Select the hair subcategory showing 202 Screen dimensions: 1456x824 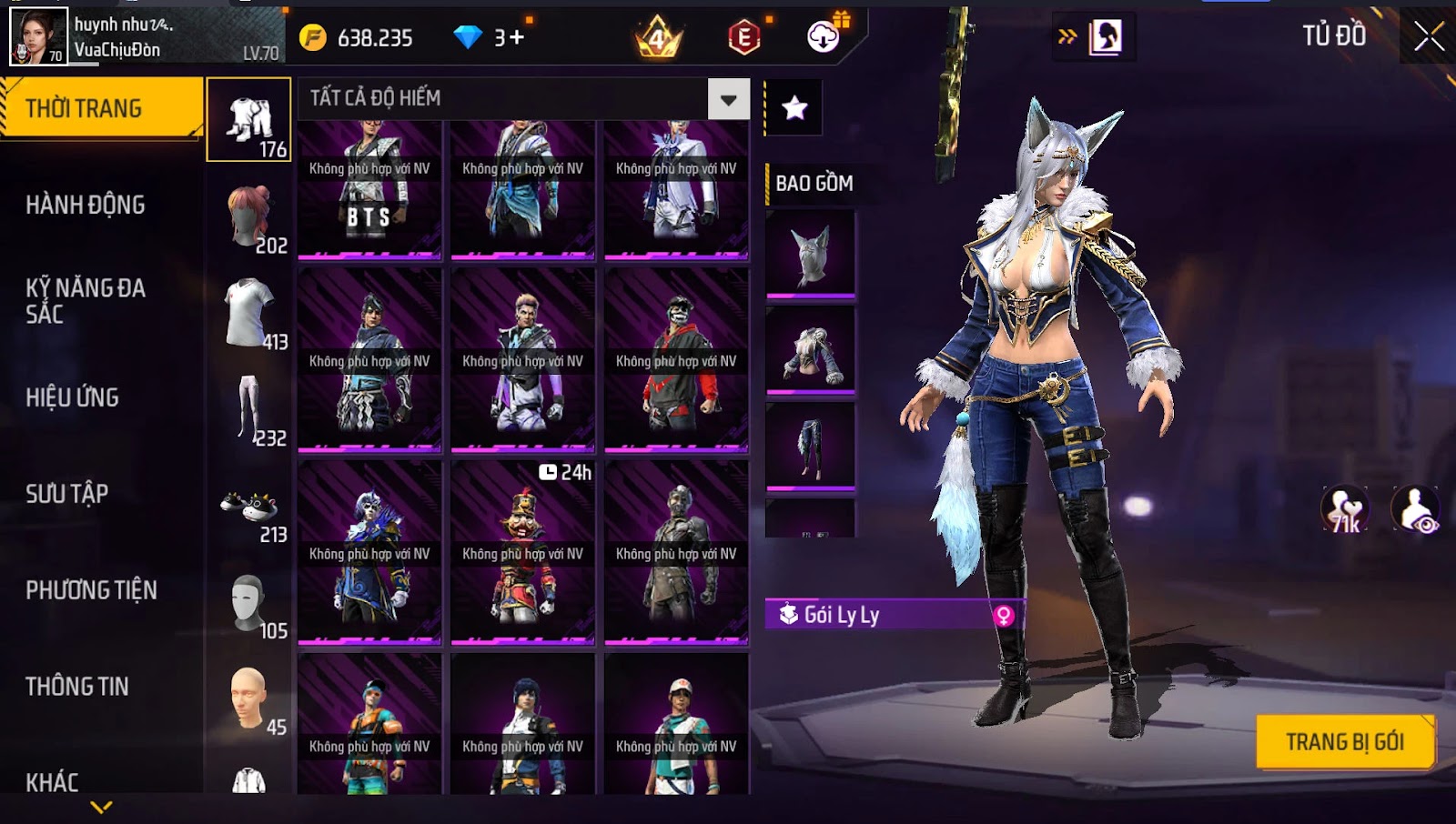249,218
